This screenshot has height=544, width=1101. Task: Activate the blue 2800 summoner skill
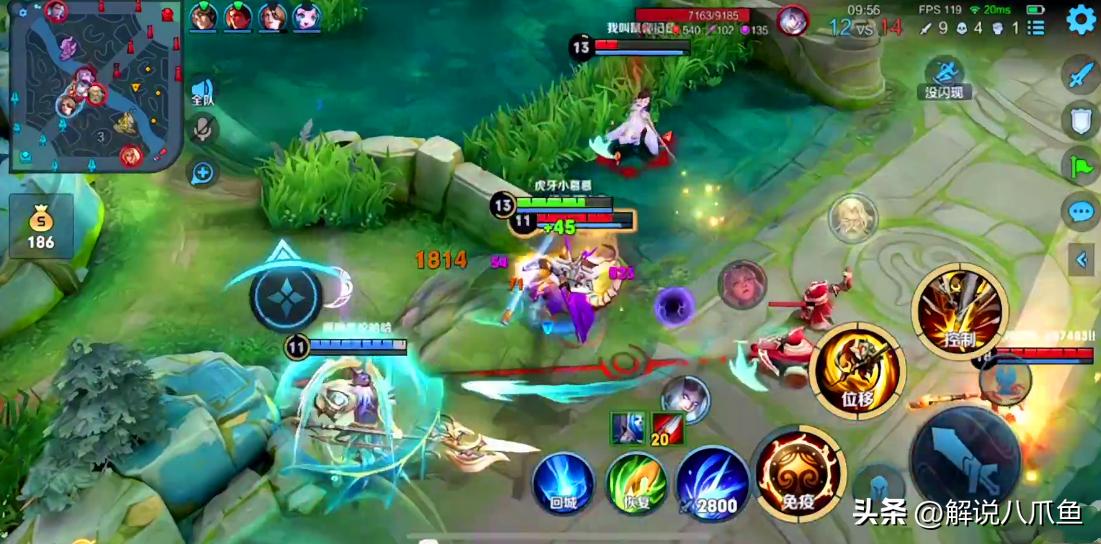[712, 484]
